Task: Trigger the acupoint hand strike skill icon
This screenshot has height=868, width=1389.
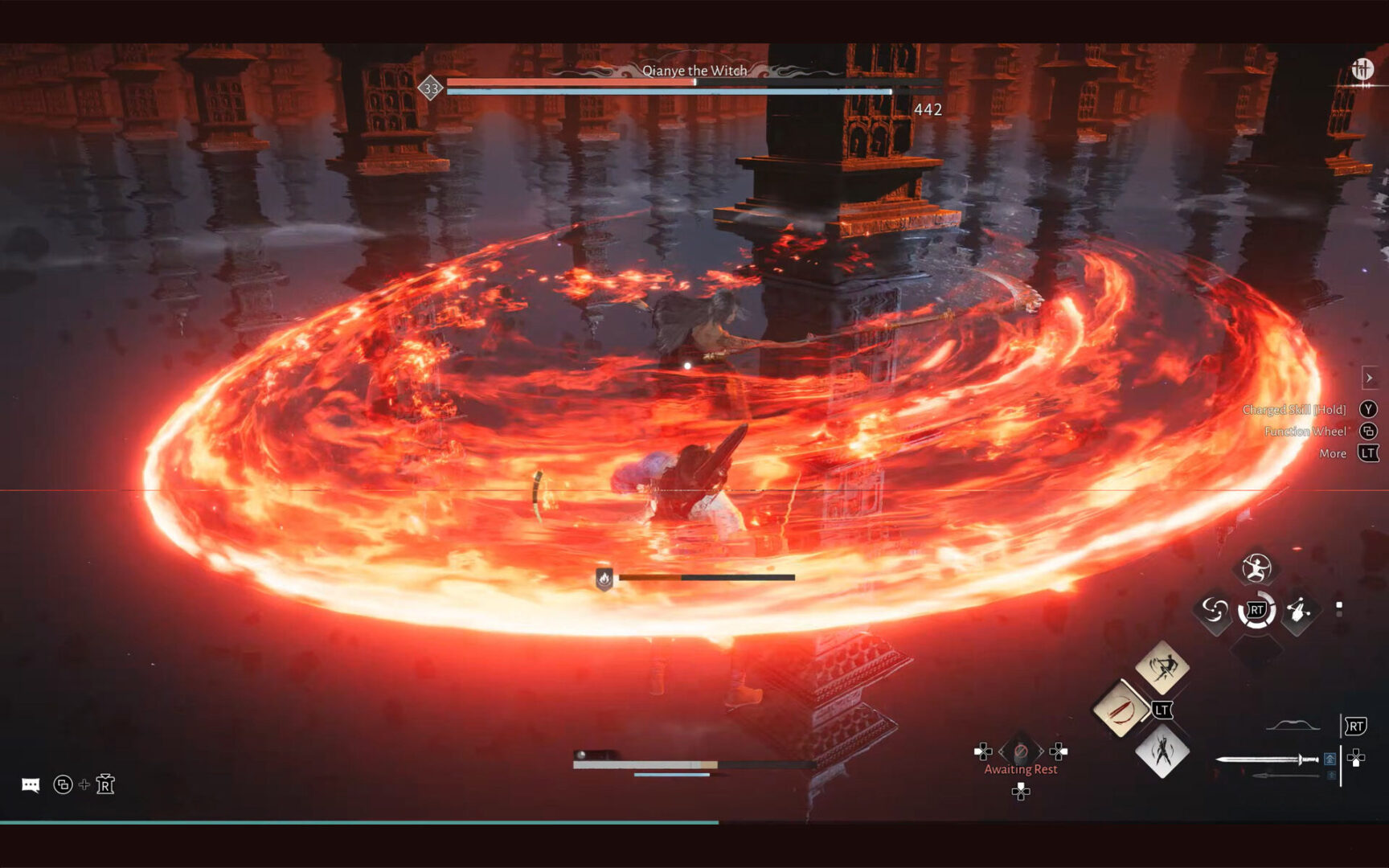Action: pyautogui.click(x=1298, y=611)
